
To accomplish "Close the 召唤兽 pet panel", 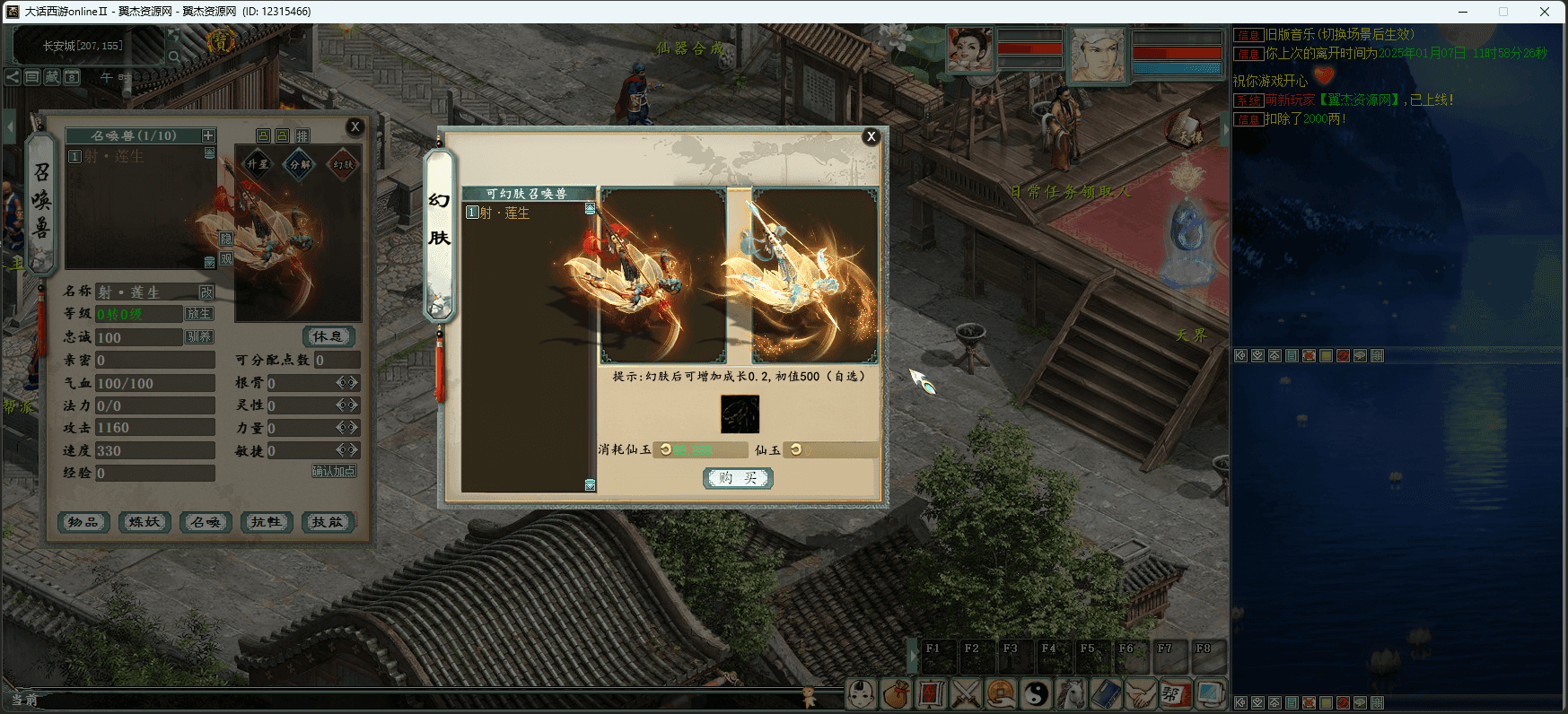I will (355, 126).
